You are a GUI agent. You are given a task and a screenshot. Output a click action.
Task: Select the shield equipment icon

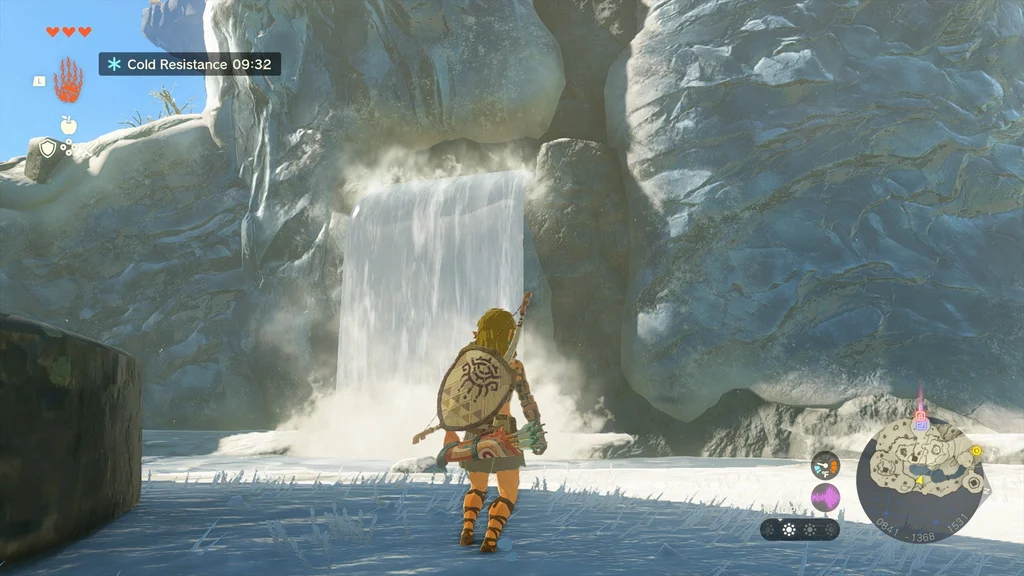(x=48, y=149)
